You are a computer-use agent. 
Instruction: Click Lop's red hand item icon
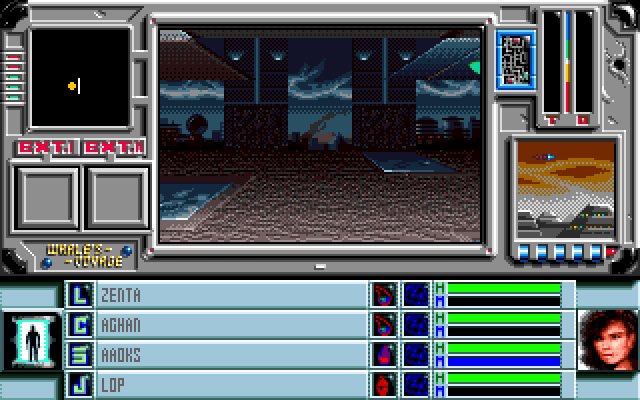384,384
